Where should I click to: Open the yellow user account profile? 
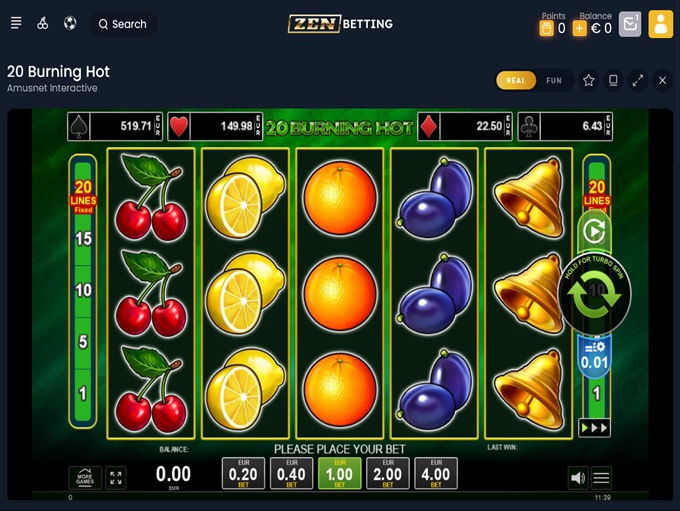pos(660,24)
